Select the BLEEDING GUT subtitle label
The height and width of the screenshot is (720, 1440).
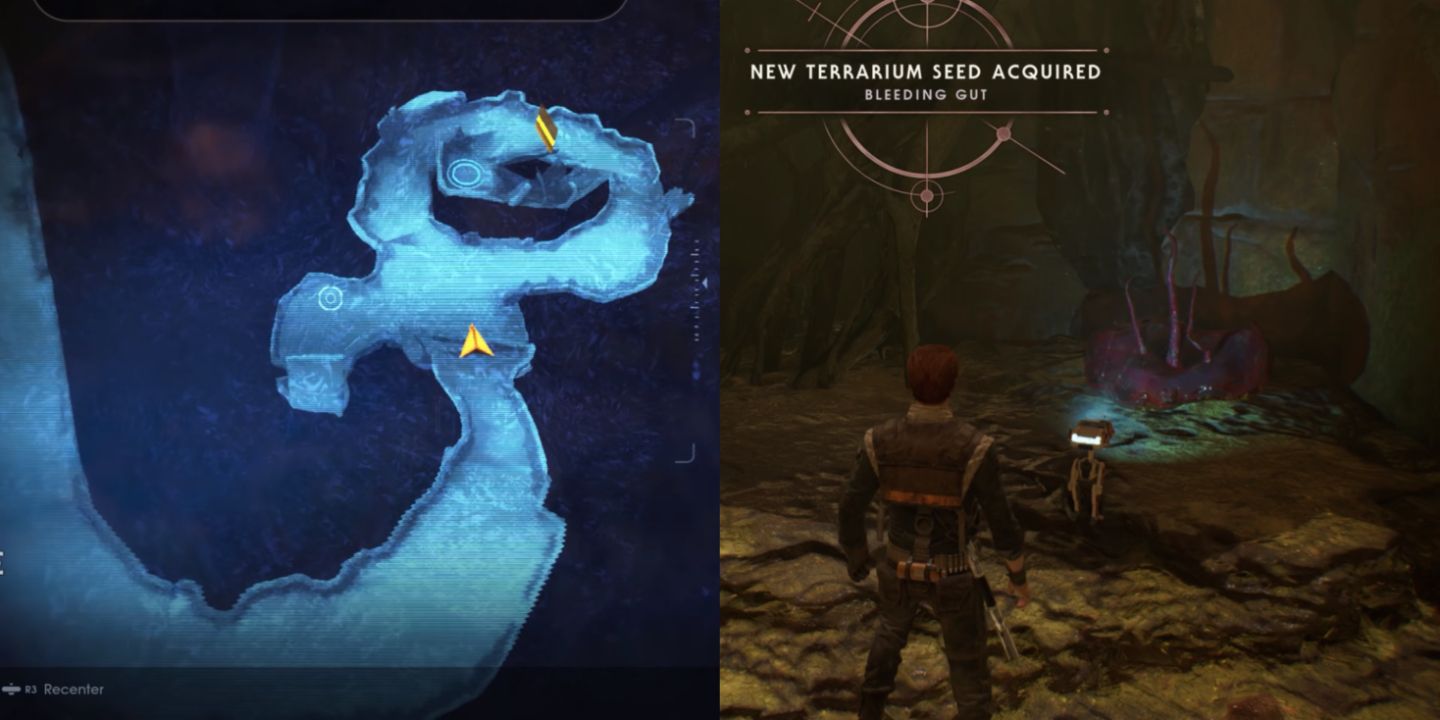point(925,92)
